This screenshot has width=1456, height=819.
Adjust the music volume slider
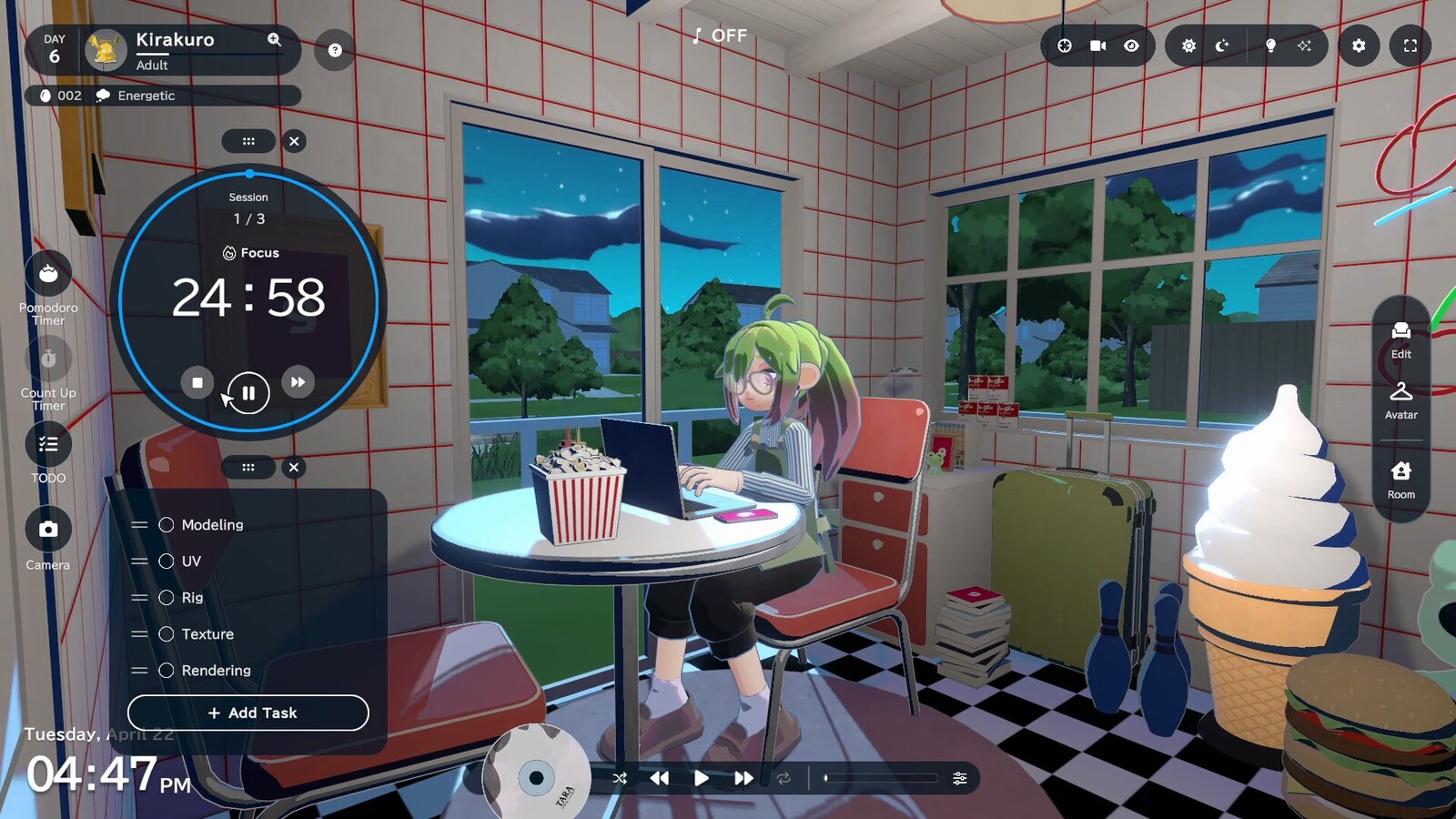point(881,778)
